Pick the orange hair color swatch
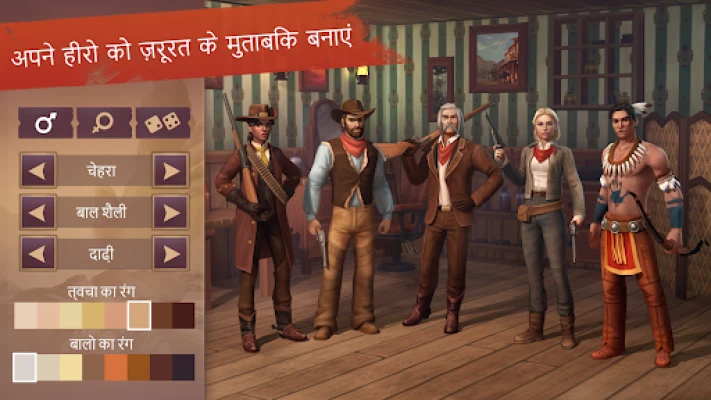This screenshot has width=711, height=400. coord(117,367)
